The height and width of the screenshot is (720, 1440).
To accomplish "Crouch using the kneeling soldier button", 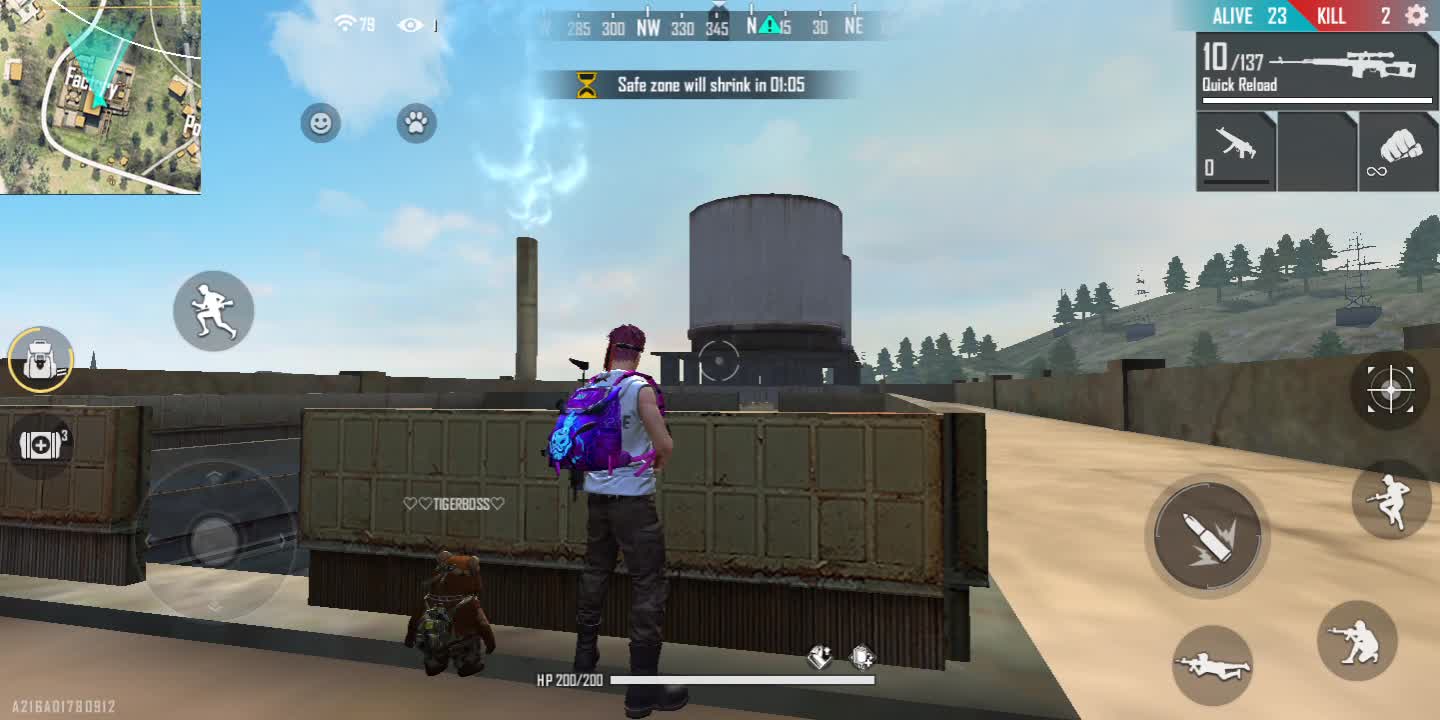I will point(1356,641).
